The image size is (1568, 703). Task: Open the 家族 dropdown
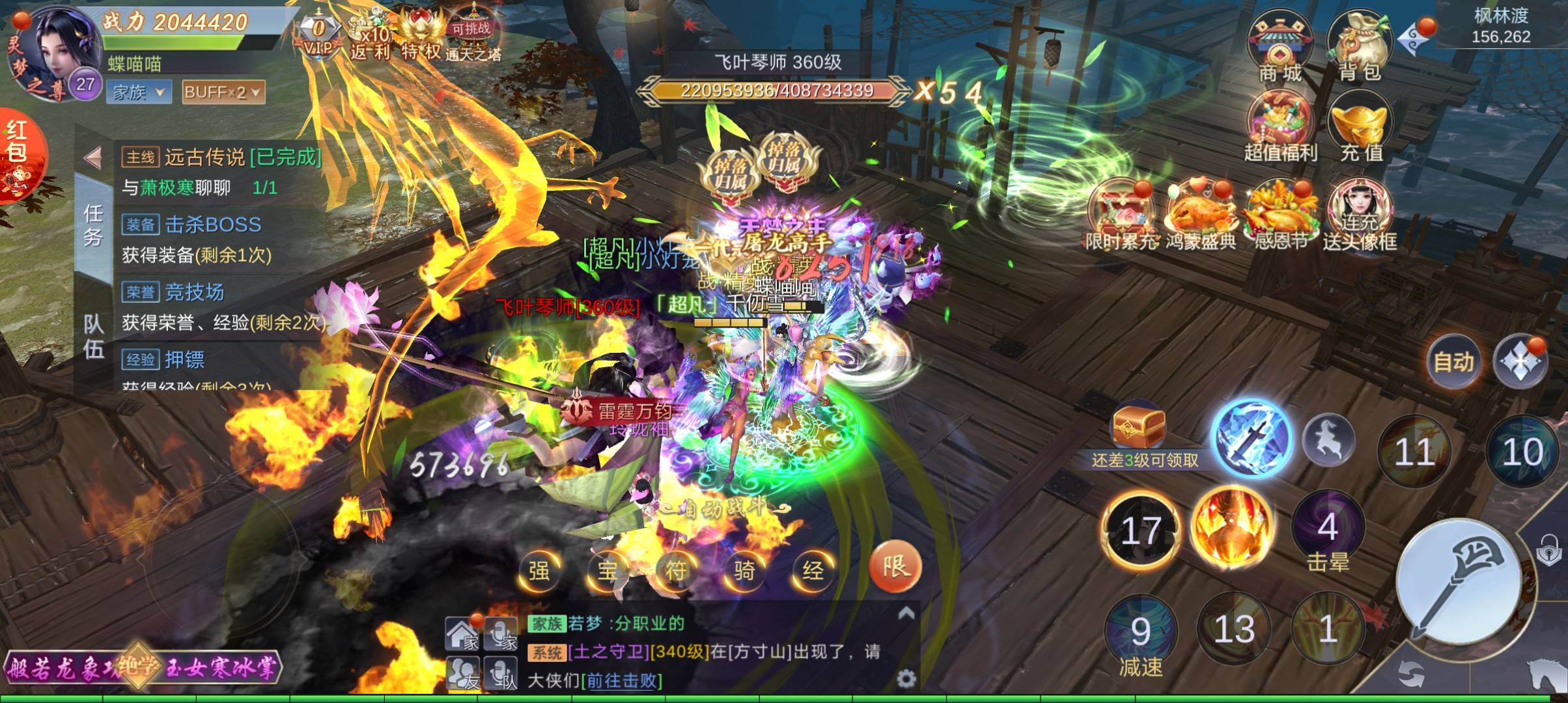(x=139, y=92)
